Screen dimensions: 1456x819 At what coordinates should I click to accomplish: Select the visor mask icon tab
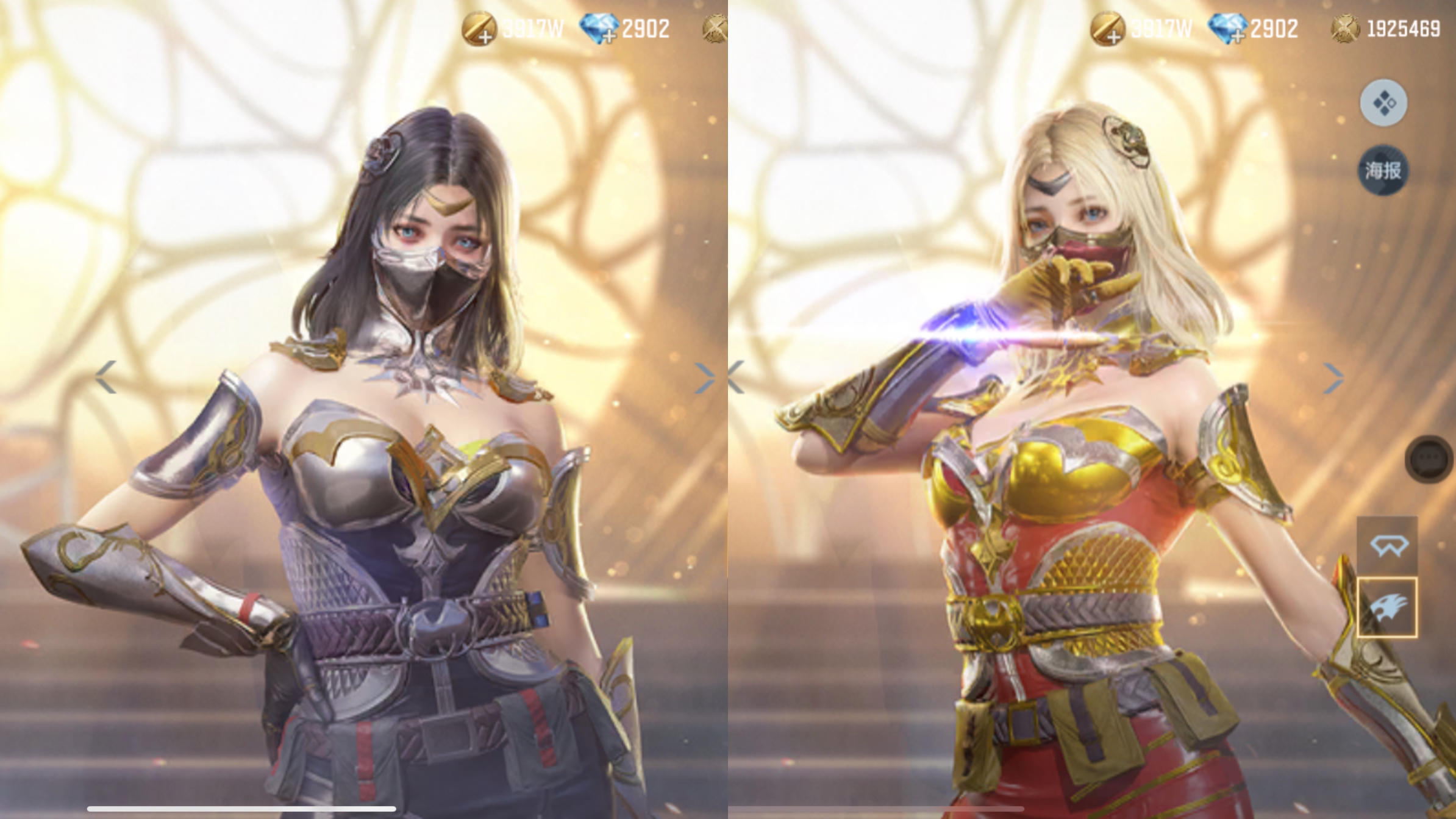point(1386,546)
